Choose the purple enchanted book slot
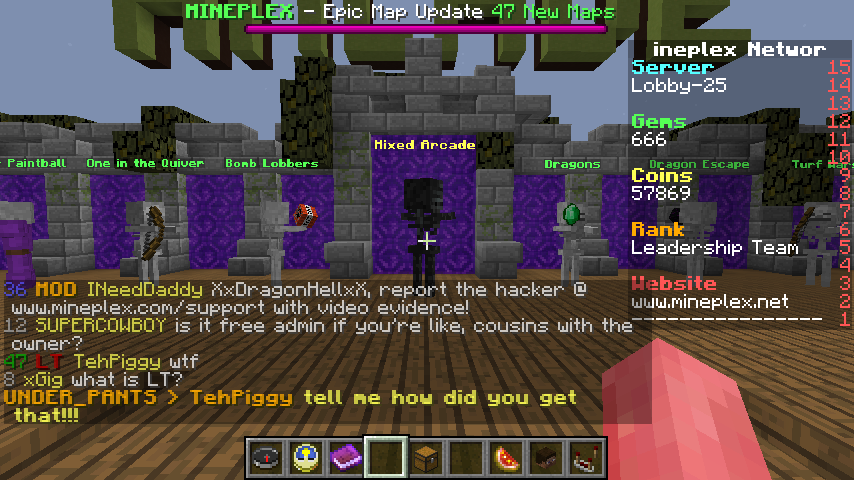 [345, 457]
